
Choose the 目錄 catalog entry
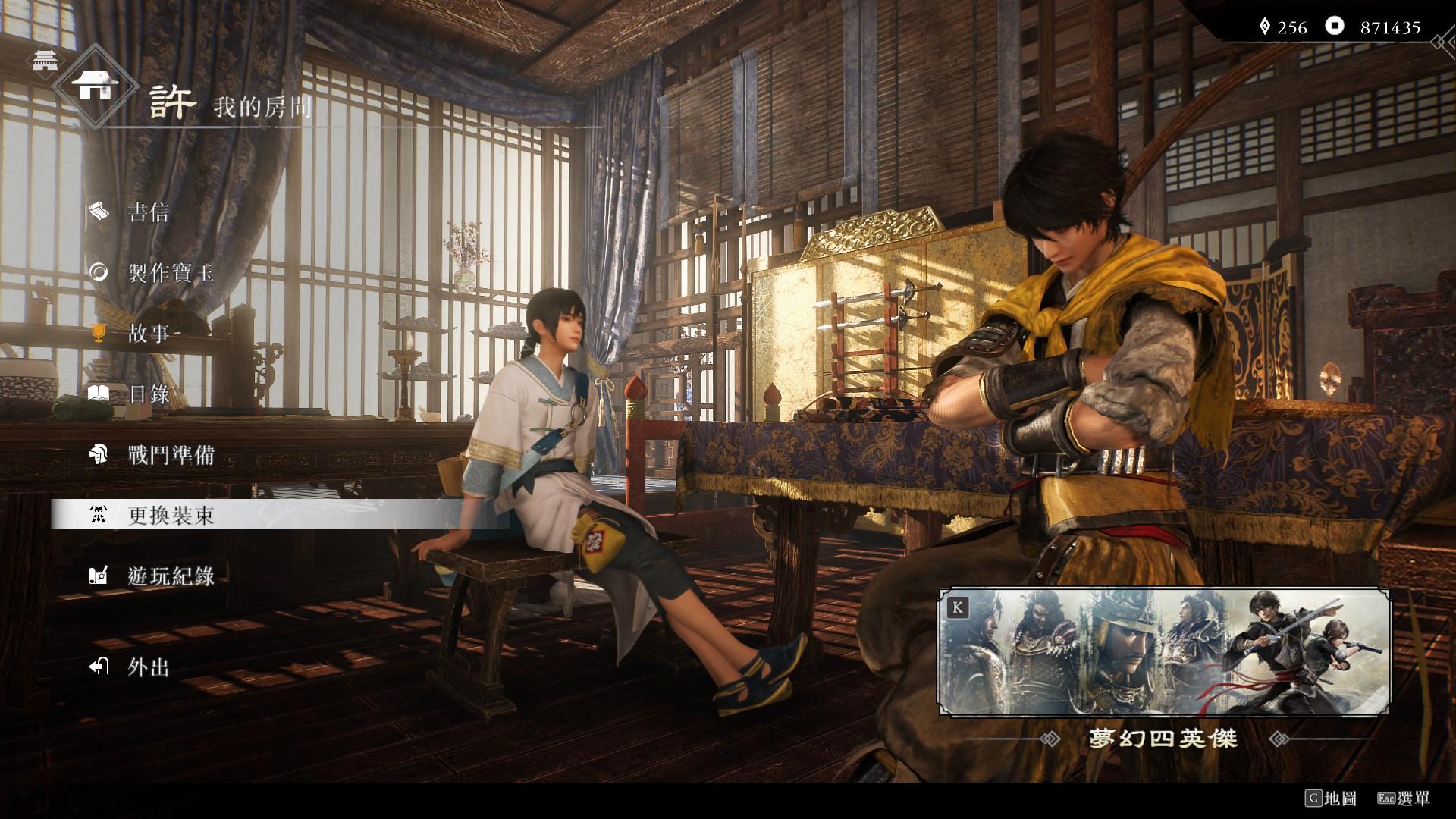point(149,394)
